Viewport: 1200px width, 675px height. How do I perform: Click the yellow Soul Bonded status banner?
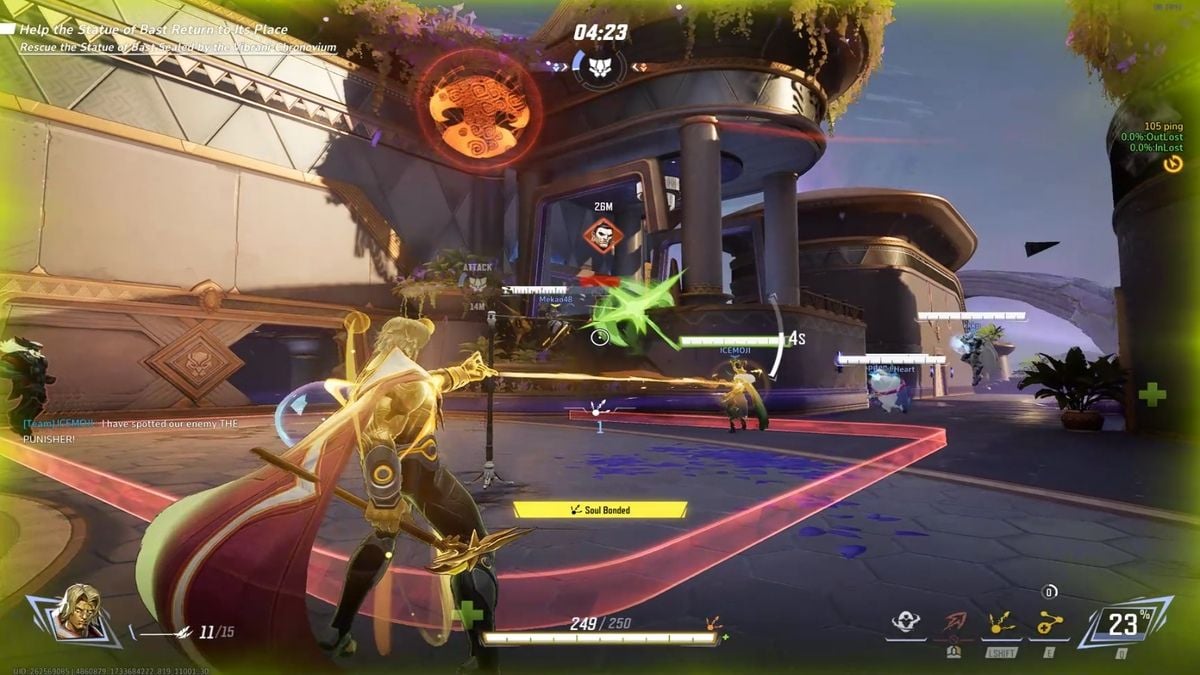tap(600, 510)
